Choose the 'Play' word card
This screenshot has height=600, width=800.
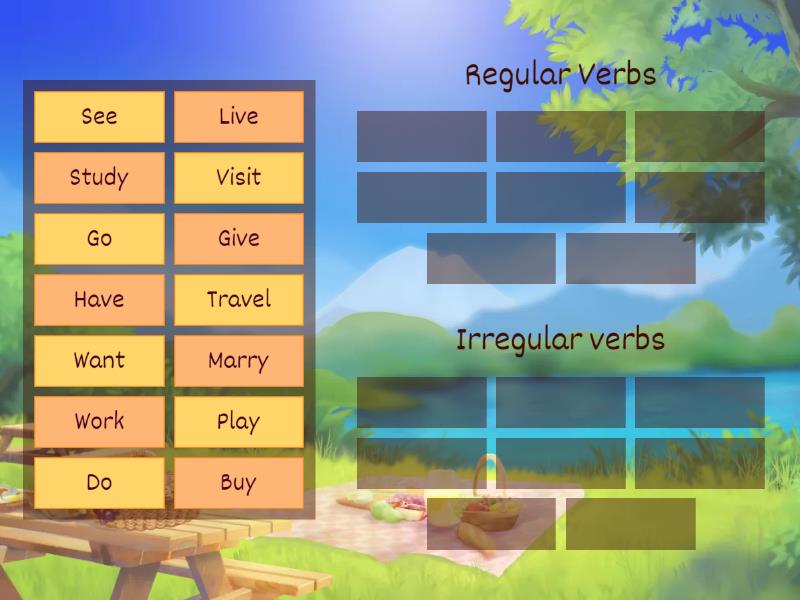(239, 422)
